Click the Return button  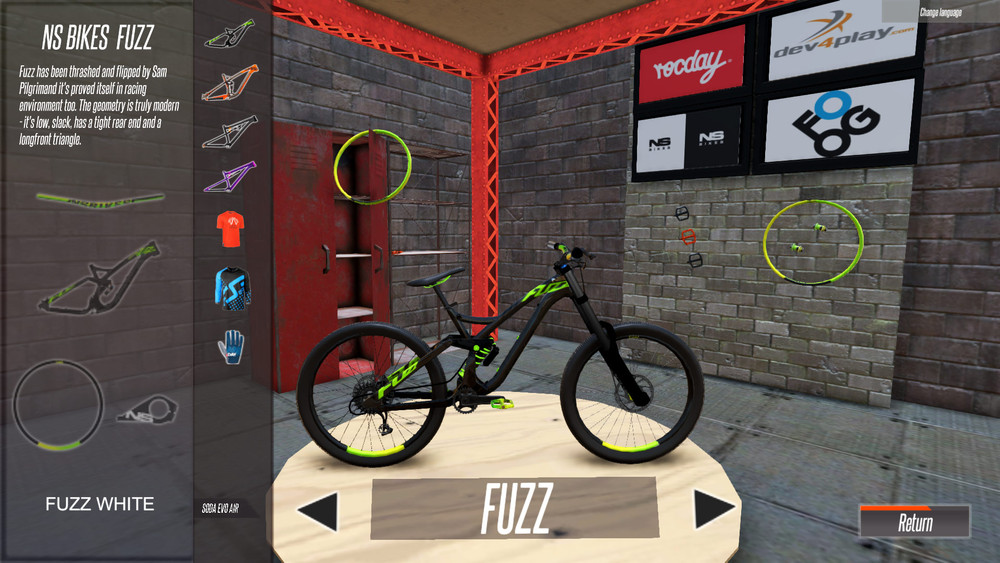(x=914, y=521)
